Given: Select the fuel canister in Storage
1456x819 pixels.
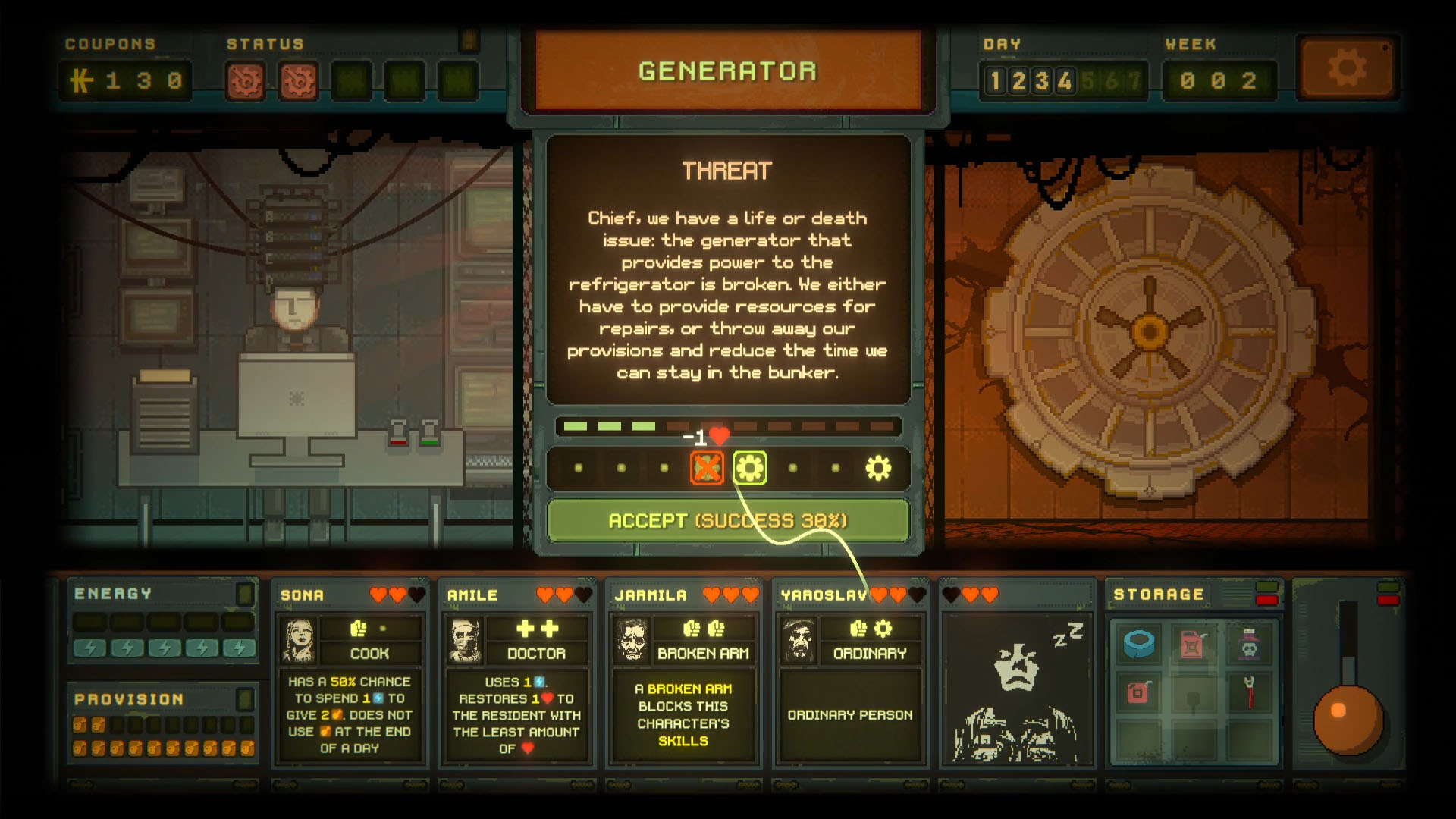Looking at the screenshot, I should [1194, 645].
